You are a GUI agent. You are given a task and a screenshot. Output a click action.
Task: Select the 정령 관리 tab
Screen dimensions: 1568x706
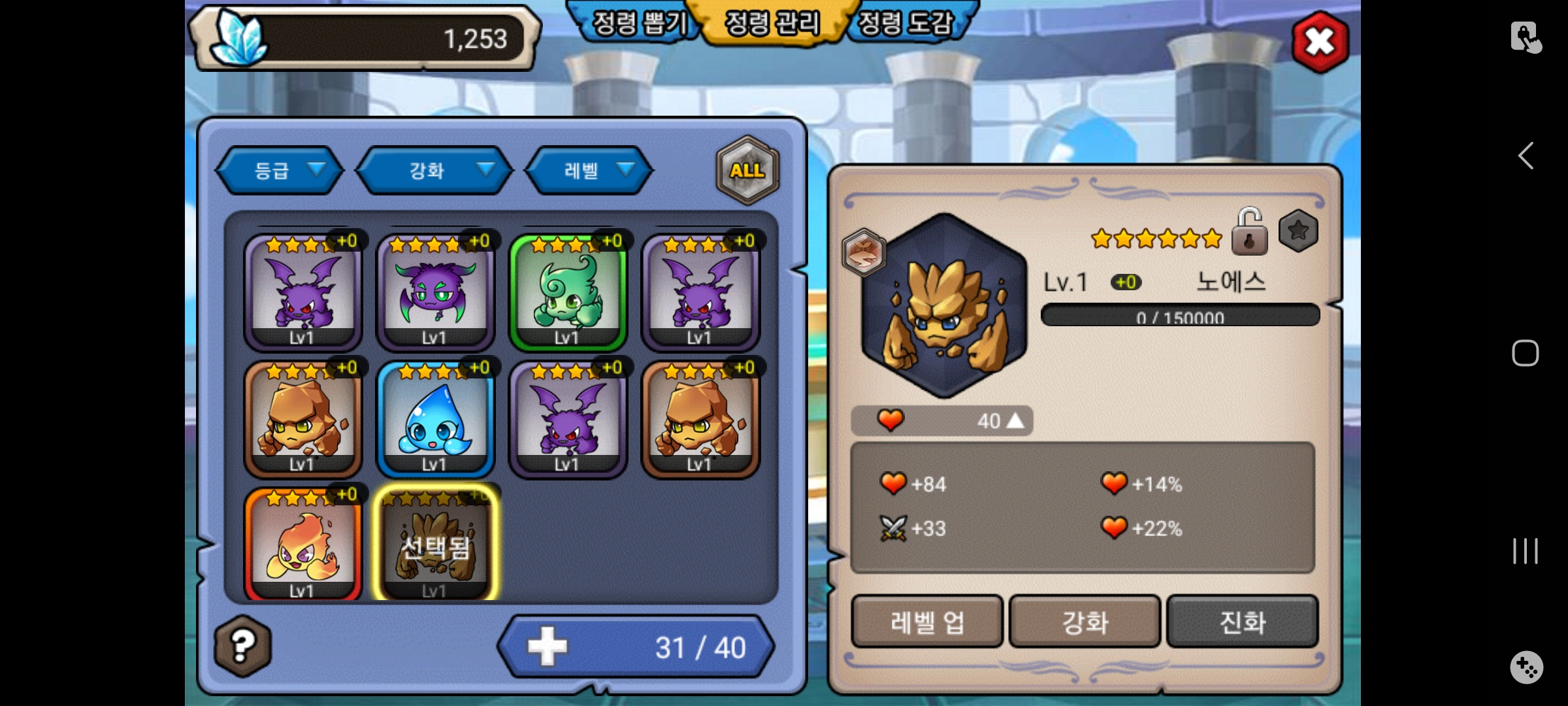pyautogui.click(x=772, y=24)
